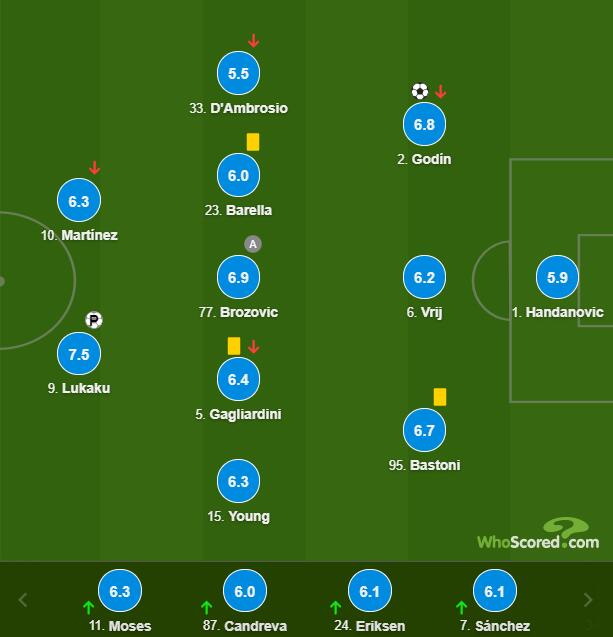Open goalkeeper Handanovic's 5.9 rating
Screen dimensions: 613x637
coord(557,277)
